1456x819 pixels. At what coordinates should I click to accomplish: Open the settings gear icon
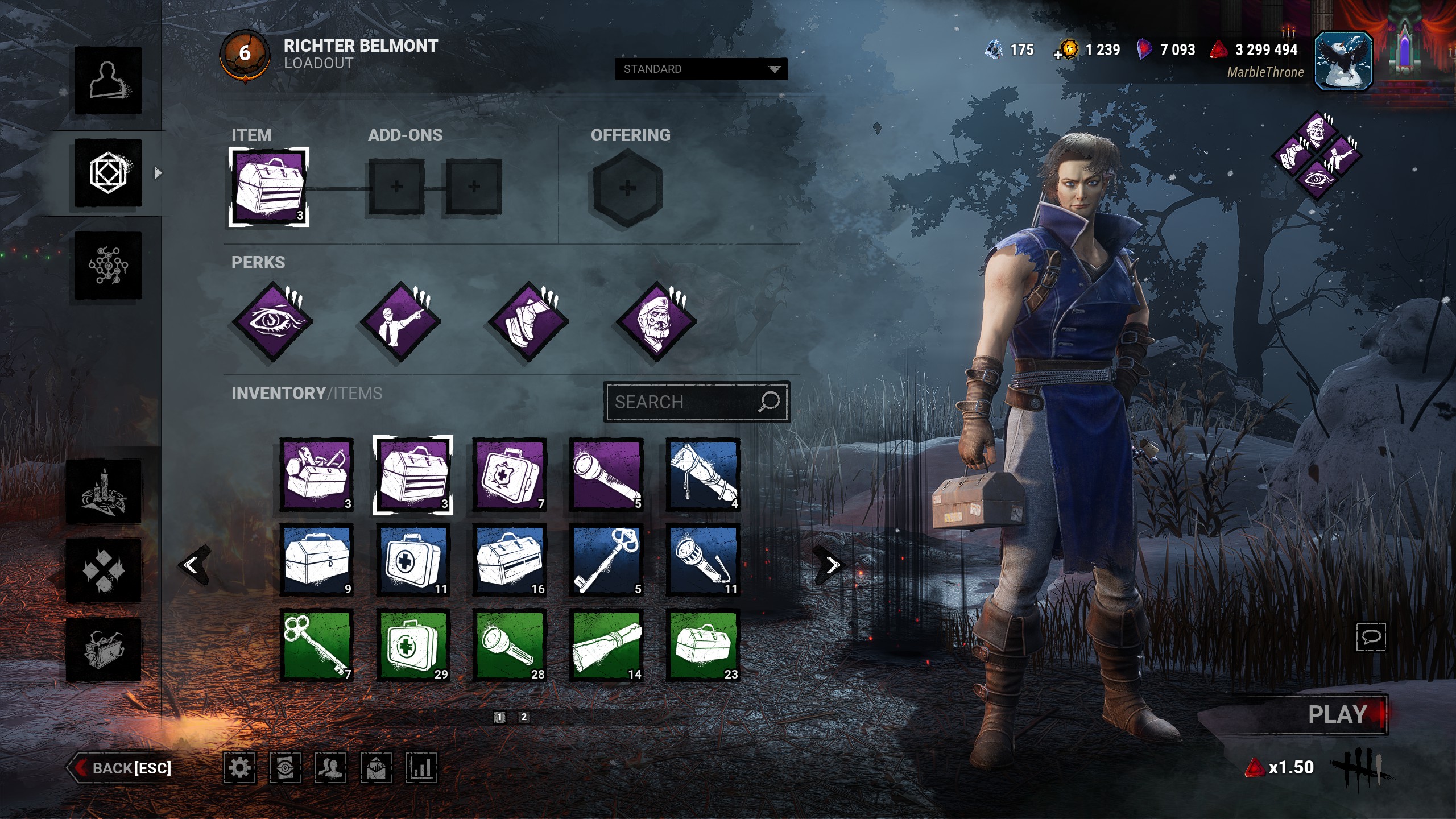click(x=239, y=768)
